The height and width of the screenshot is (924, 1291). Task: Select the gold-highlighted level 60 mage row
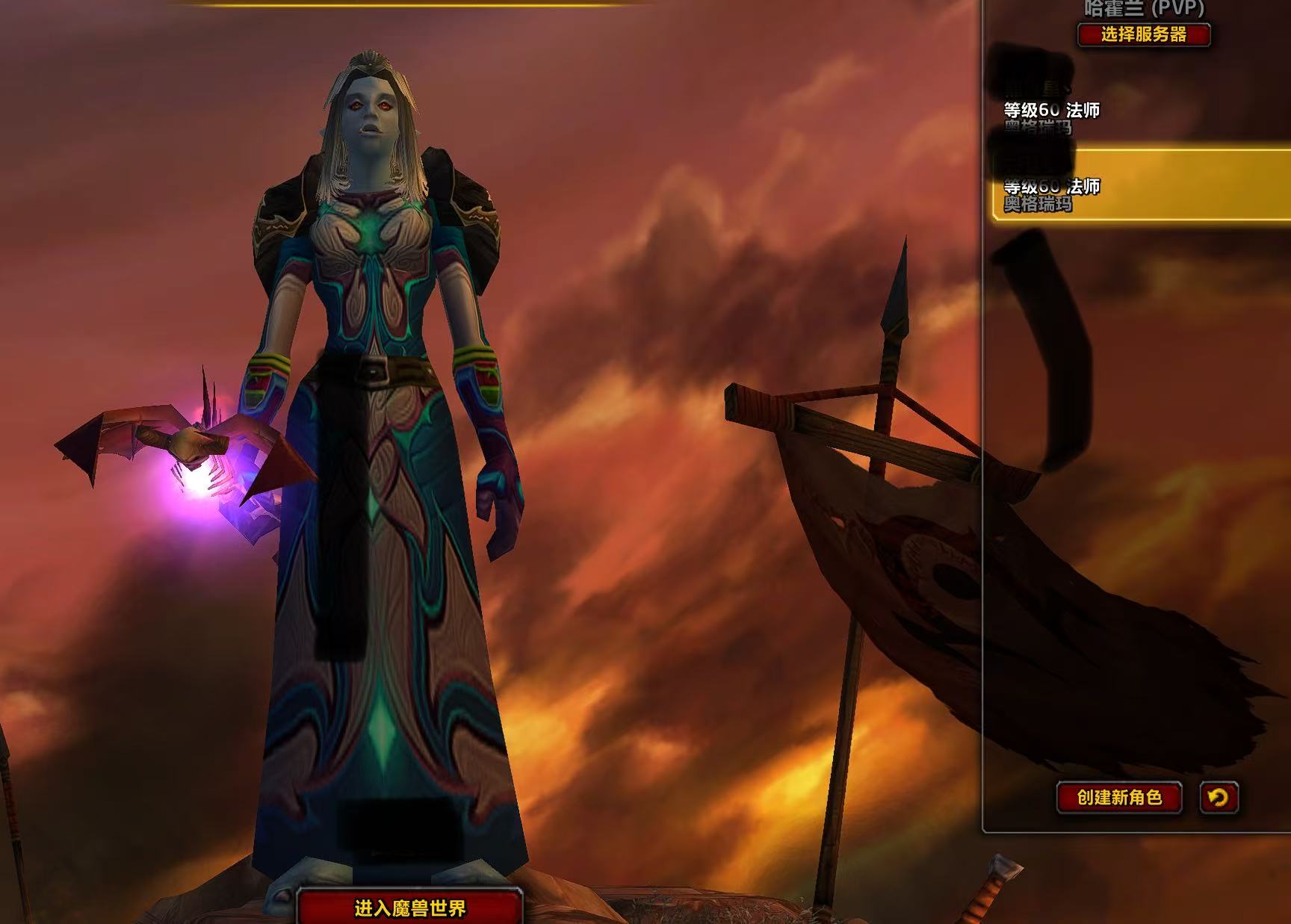click(1141, 185)
